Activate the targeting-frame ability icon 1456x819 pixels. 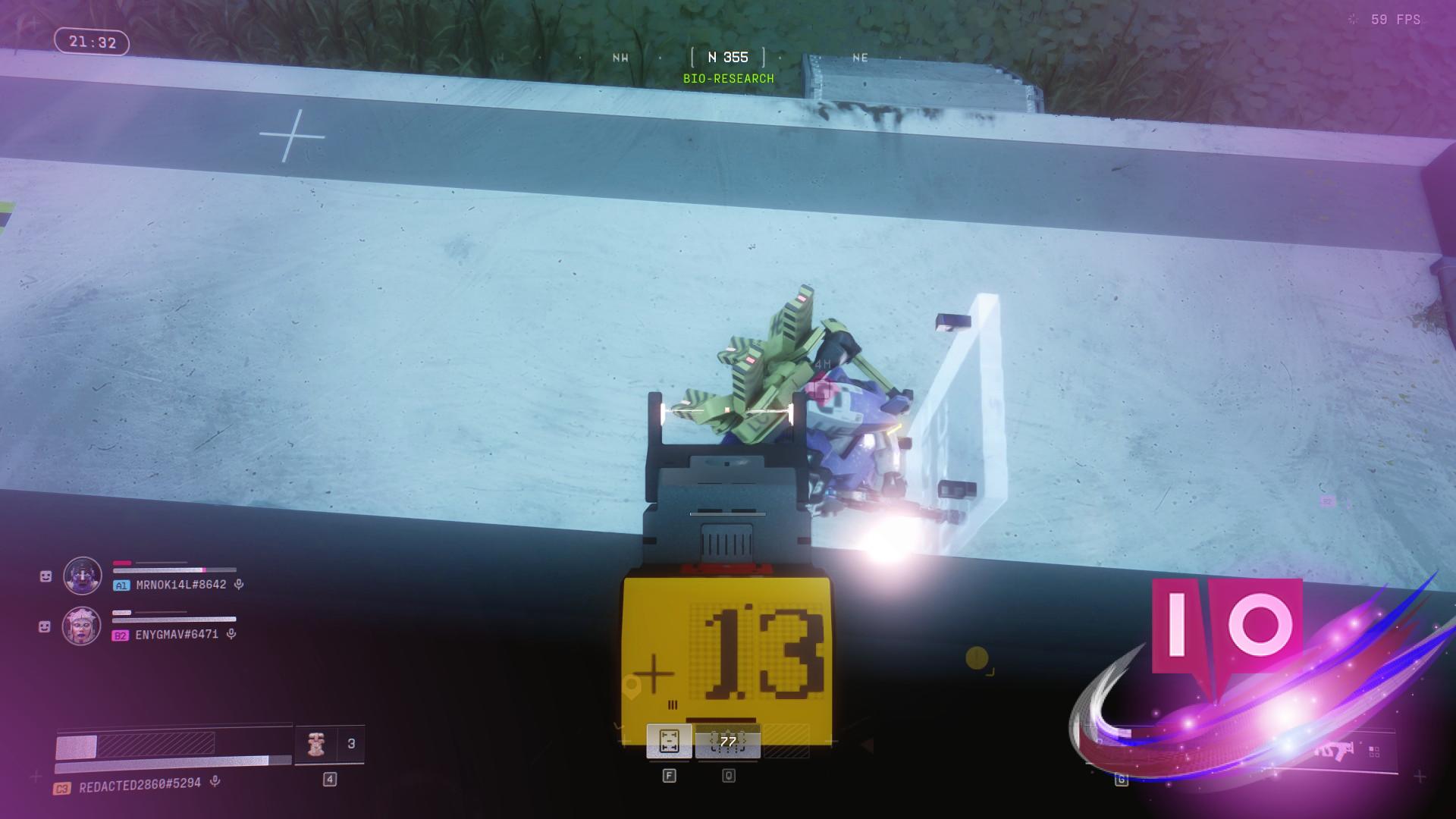(x=669, y=741)
